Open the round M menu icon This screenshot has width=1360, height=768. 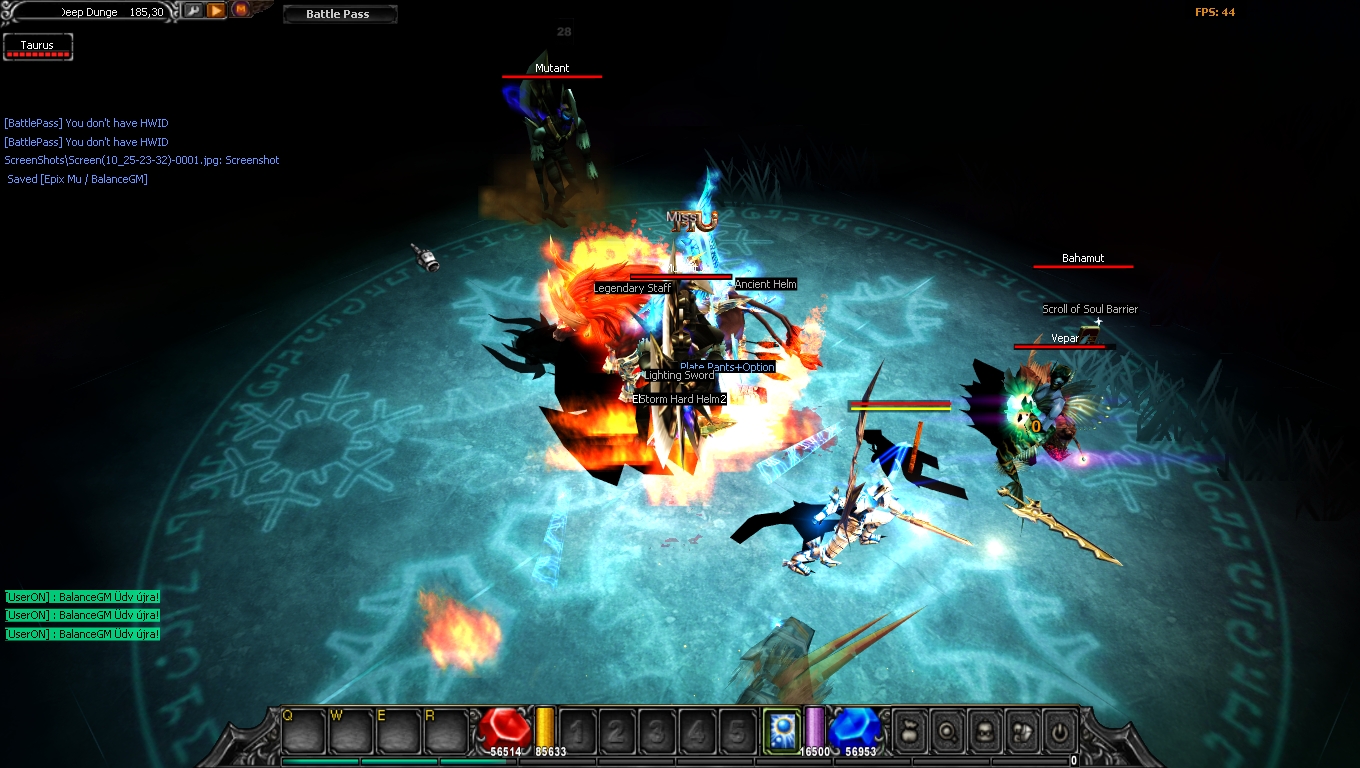(x=241, y=10)
